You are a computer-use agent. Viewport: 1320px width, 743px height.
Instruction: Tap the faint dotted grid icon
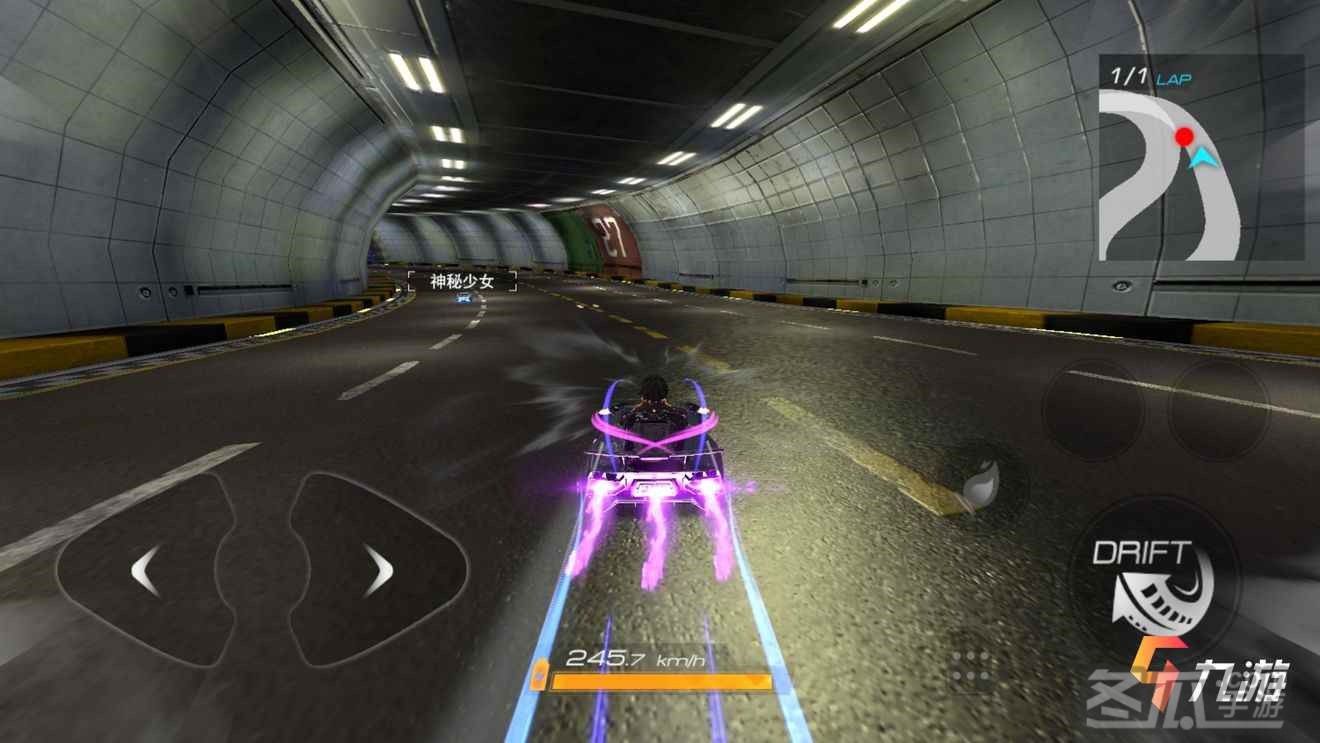[971, 669]
